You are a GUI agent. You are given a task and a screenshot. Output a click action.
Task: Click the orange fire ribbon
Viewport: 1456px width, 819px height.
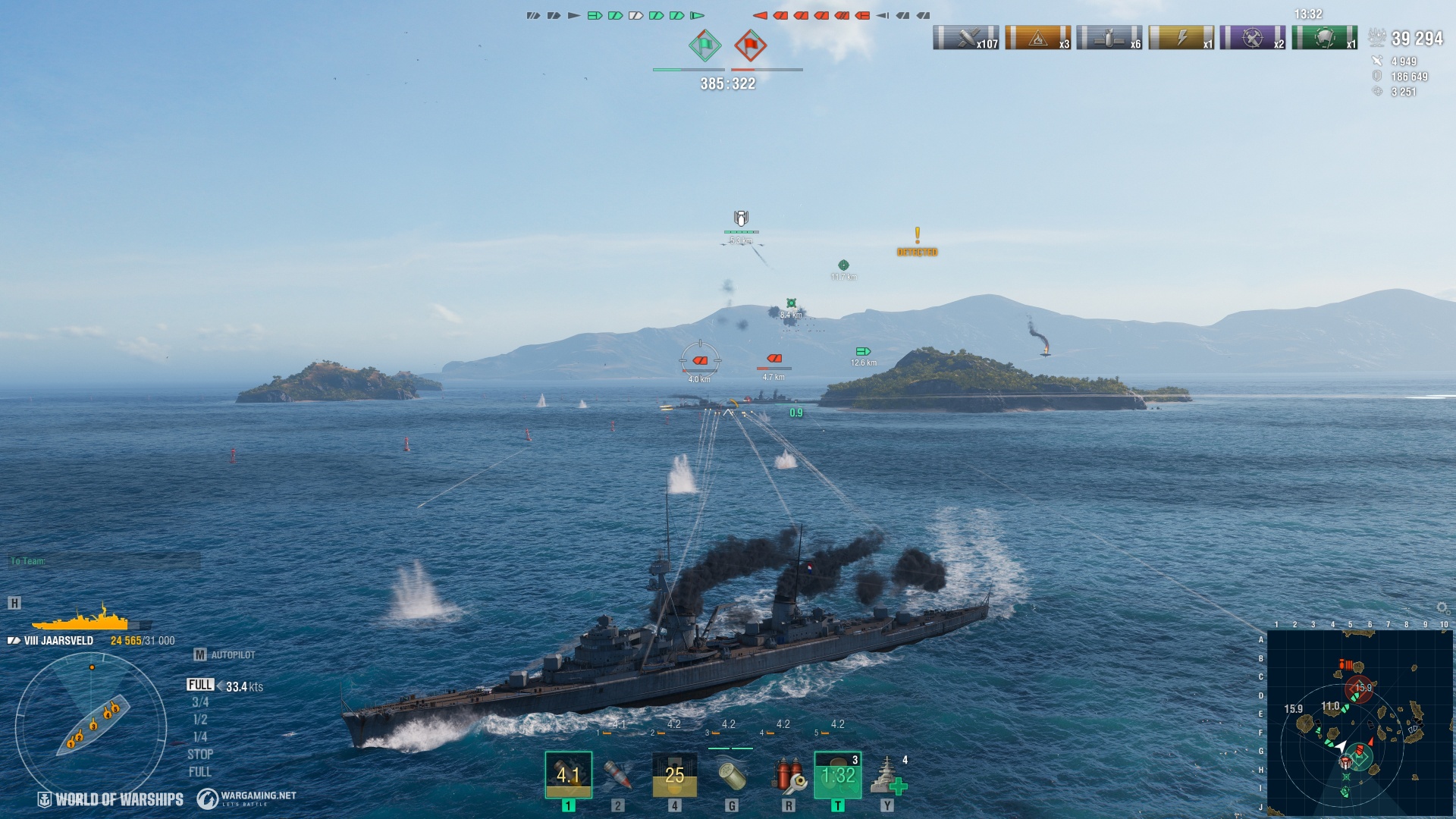coord(1037,37)
